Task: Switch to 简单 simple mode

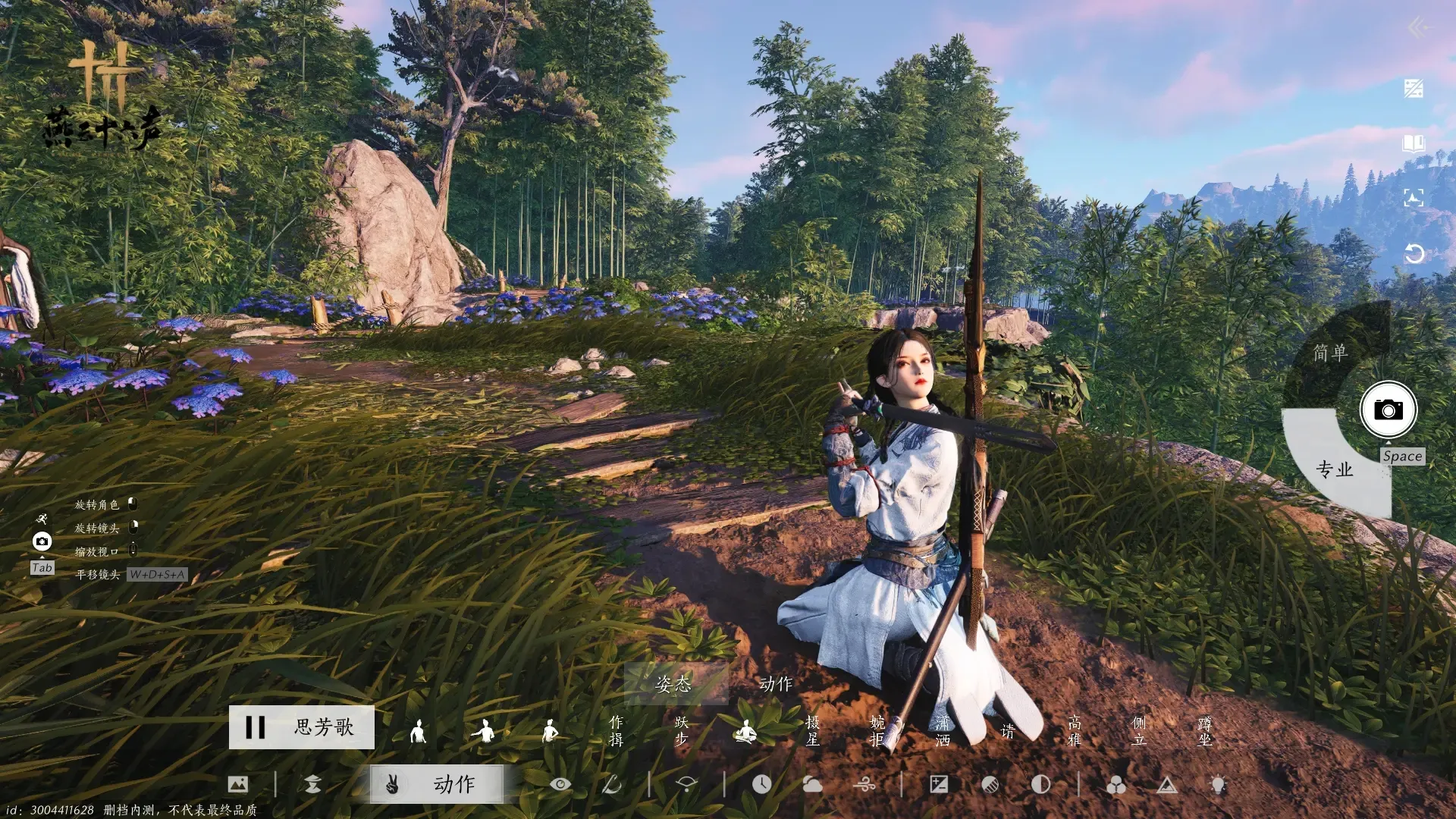Action: 1330,353
